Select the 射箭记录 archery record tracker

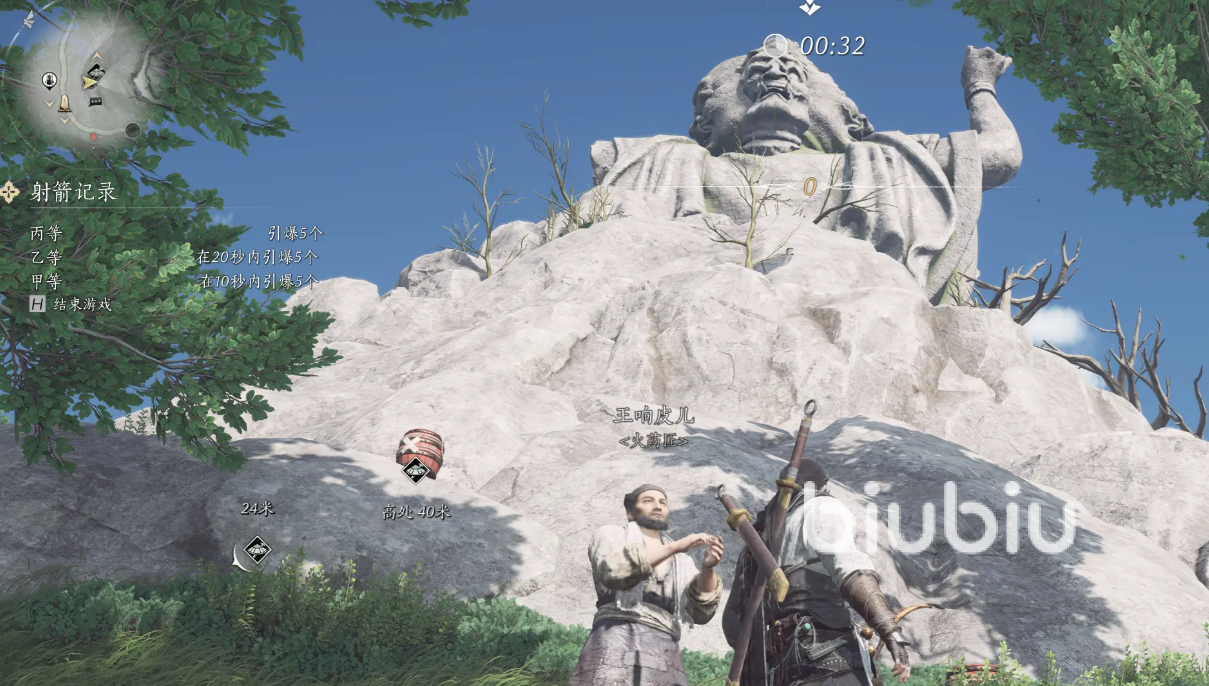pos(72,192)
